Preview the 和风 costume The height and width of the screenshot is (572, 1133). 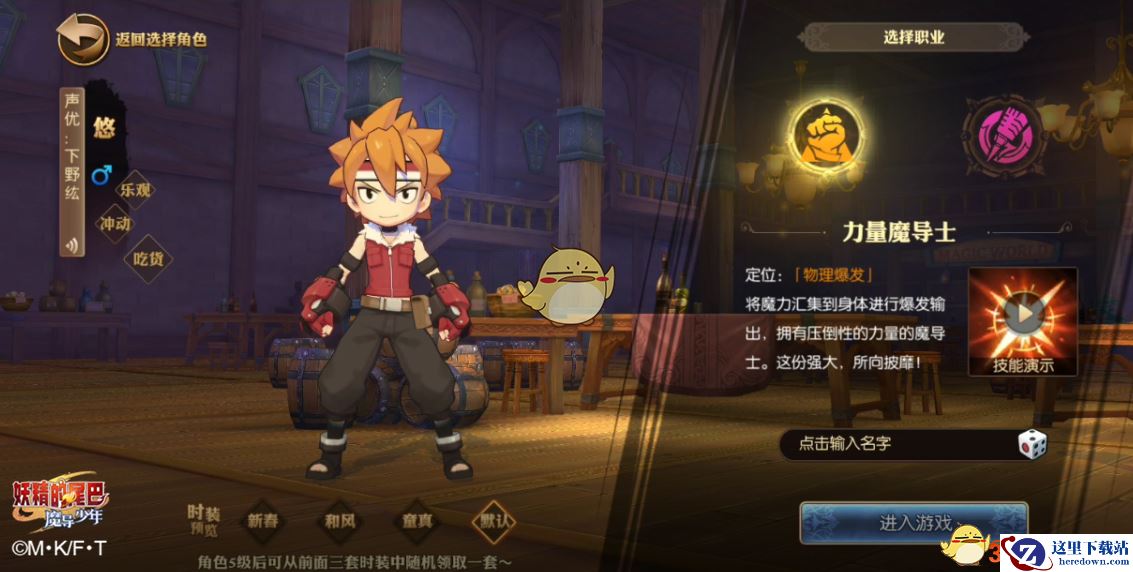click(340, 521)
